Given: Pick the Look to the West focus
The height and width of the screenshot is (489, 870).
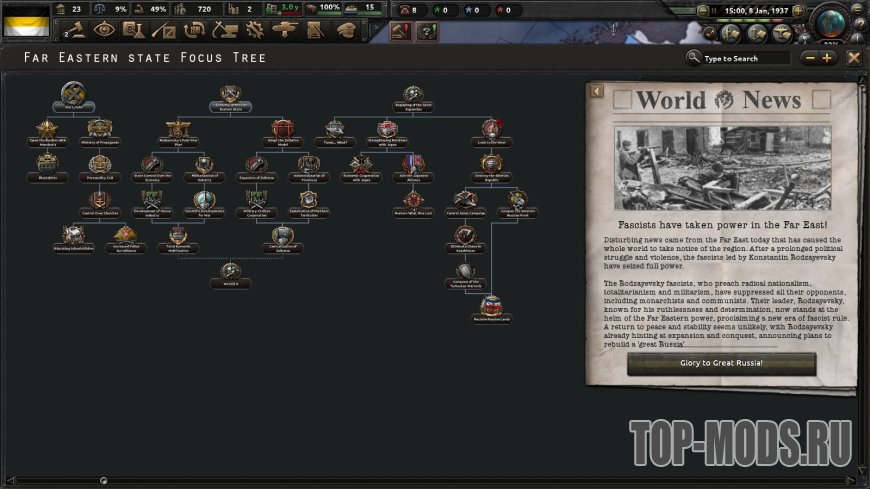Looking at the screenshot, I should click(x=491, y=130).
